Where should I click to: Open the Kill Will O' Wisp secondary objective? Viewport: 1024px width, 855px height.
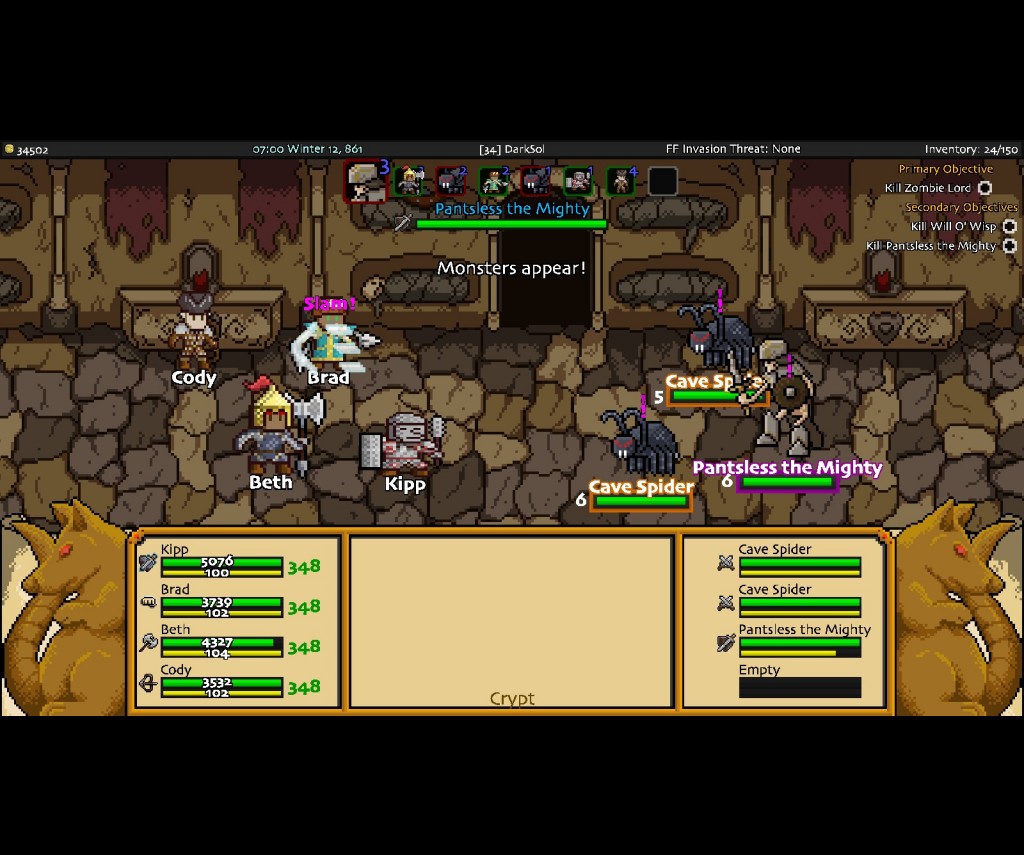coord(953,227)
